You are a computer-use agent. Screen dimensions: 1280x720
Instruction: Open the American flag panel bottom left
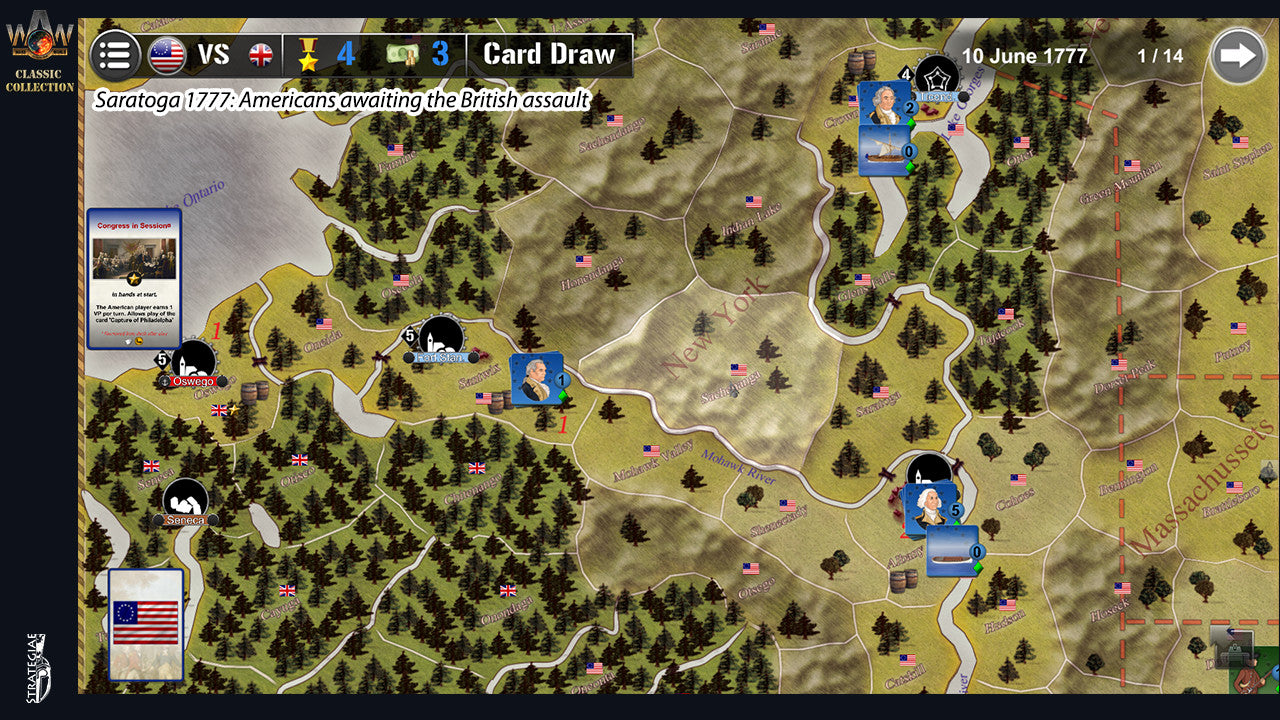[145, 620]
